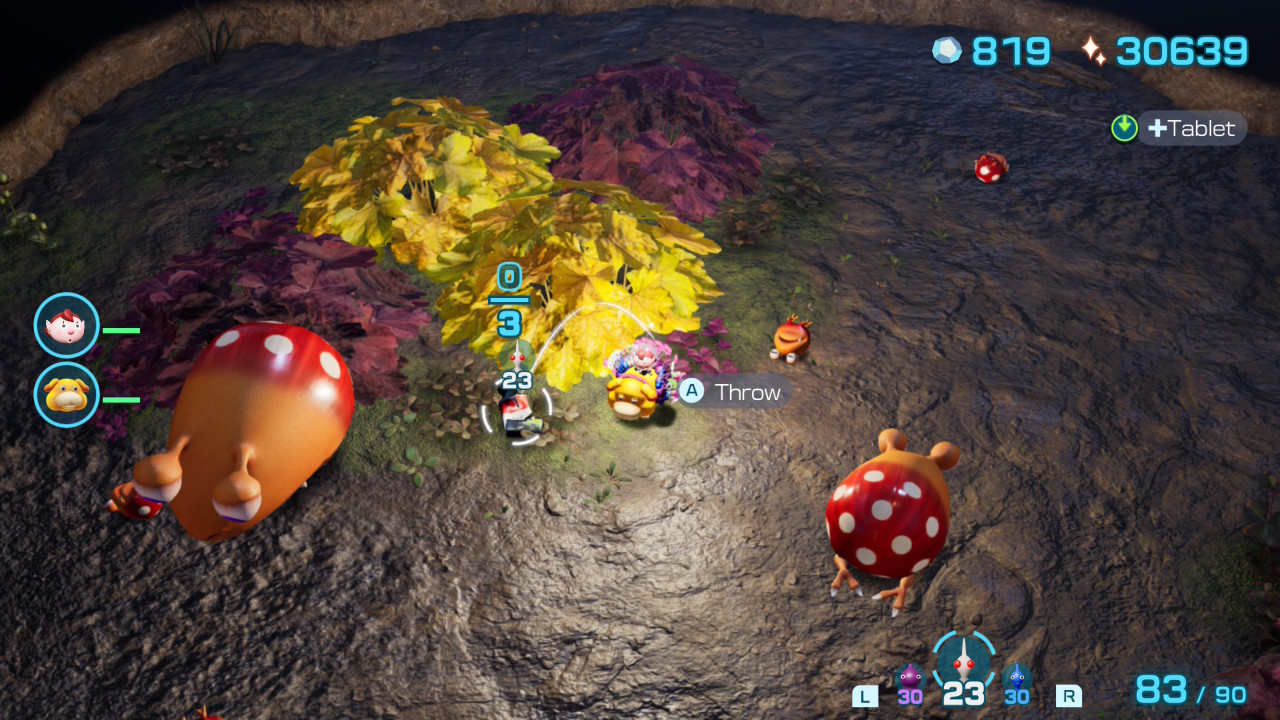Select the captain portrait icon

[66, 325]
